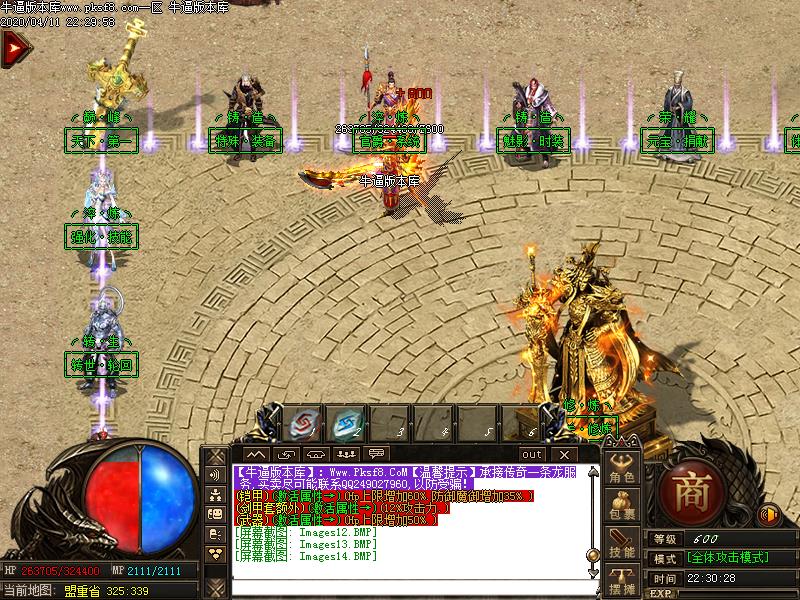Click the group-of-people chat tab icon
The height and width of the screenshot is (600, 800).
(344, 454)
